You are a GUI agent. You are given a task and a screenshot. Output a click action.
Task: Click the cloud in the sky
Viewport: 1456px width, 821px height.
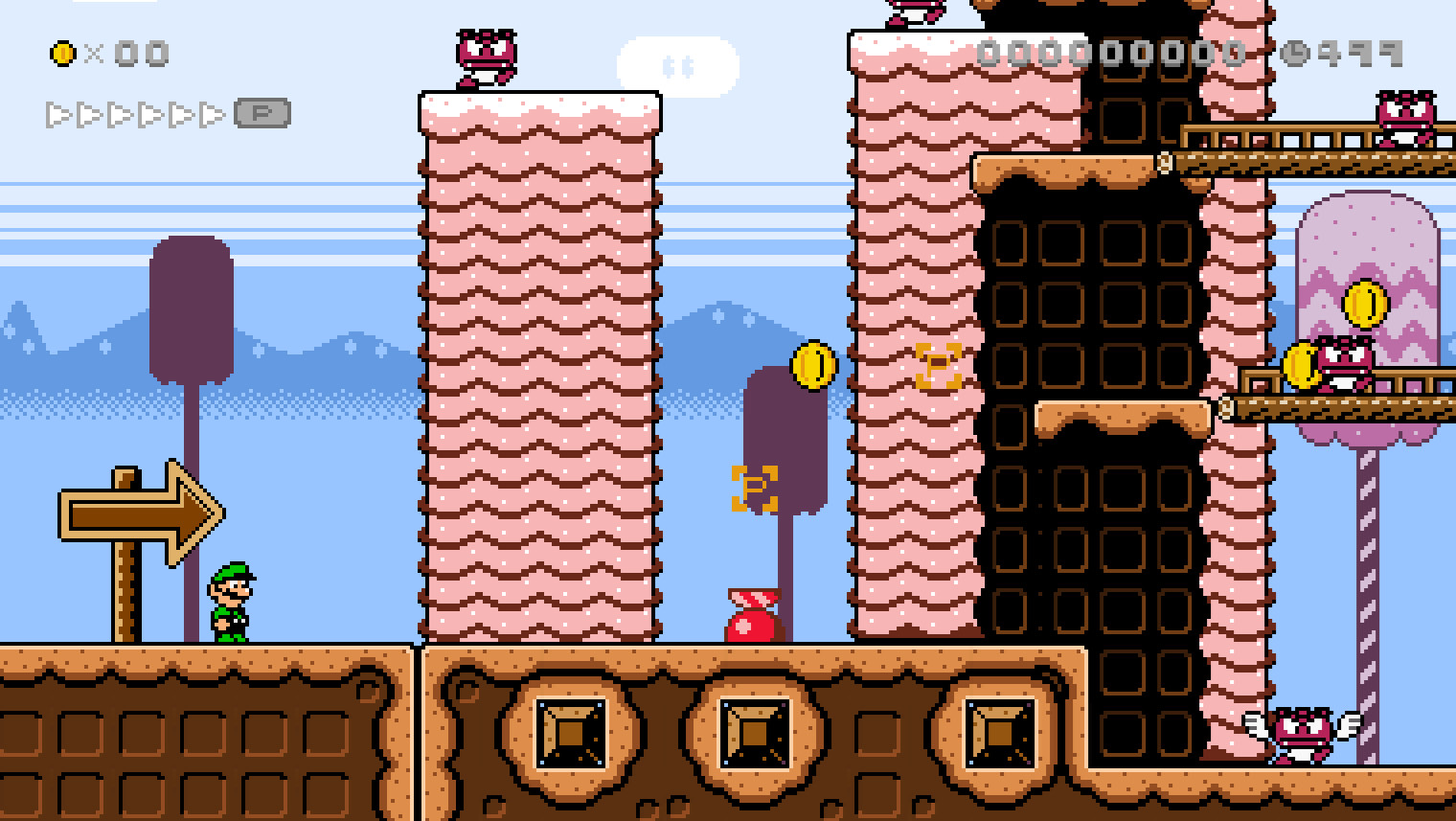click(681, 65)
